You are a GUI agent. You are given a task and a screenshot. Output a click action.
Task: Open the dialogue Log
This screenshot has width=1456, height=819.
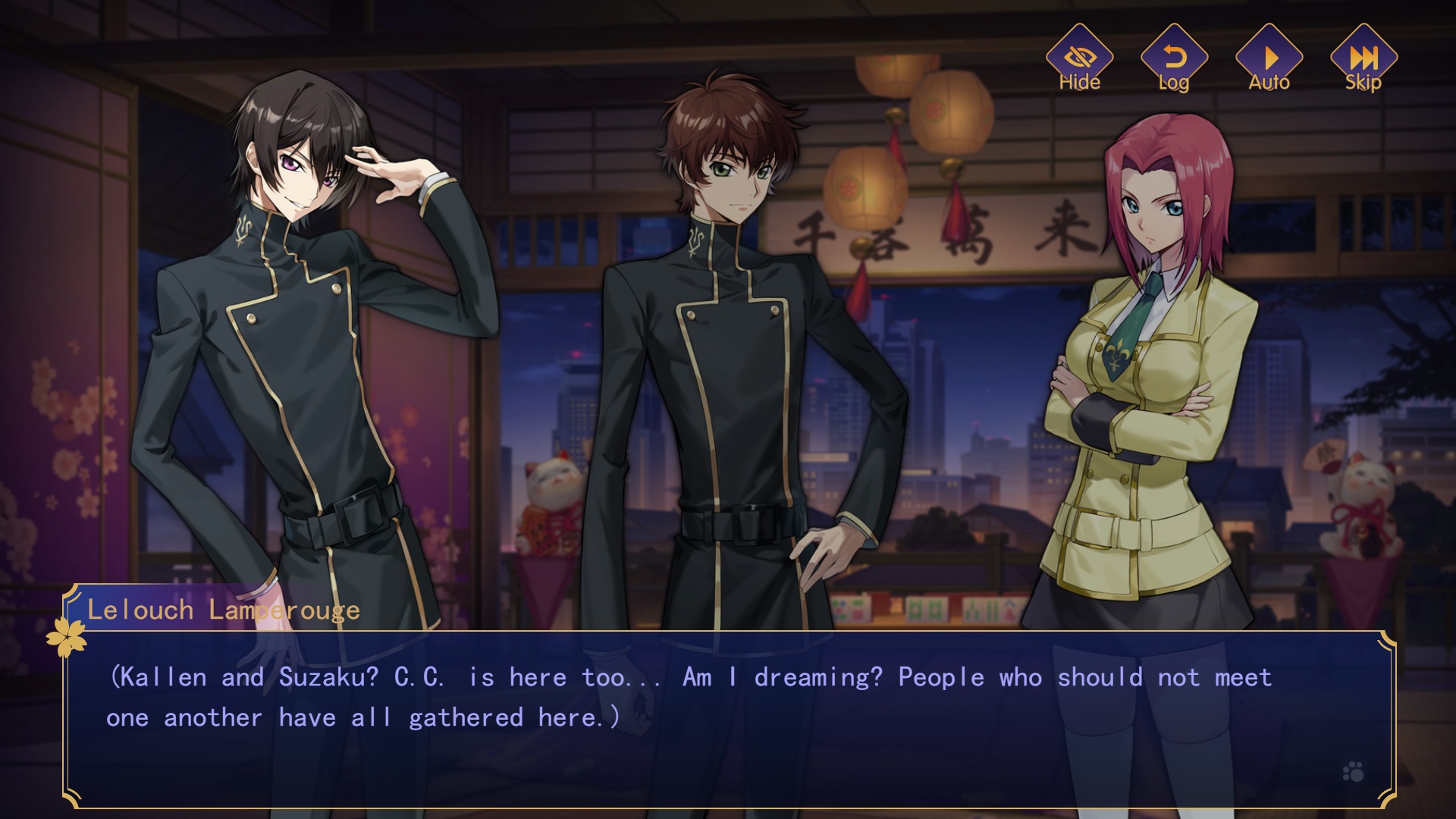(1174, 59)
